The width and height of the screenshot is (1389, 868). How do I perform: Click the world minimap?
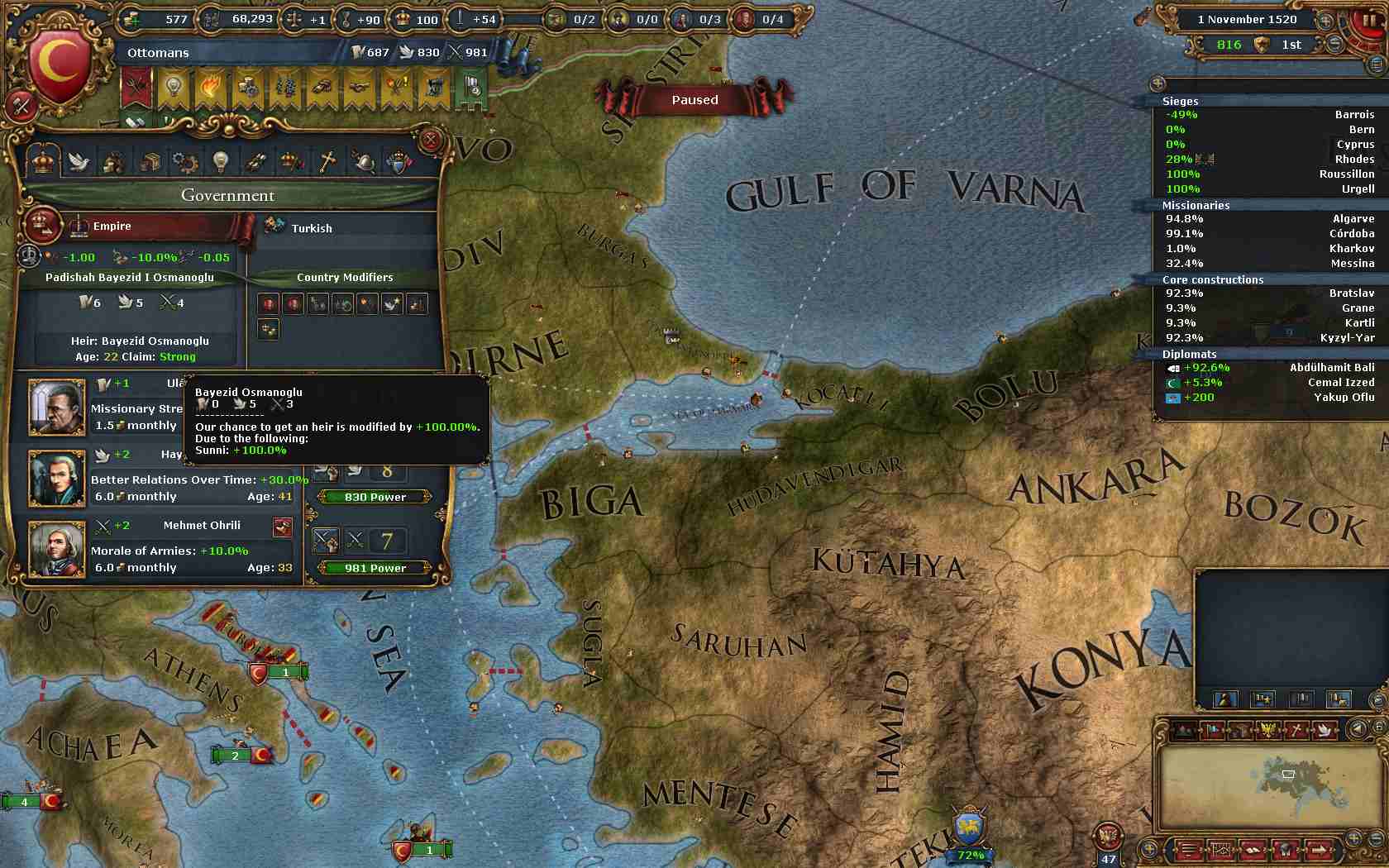tap(1265, 785)
